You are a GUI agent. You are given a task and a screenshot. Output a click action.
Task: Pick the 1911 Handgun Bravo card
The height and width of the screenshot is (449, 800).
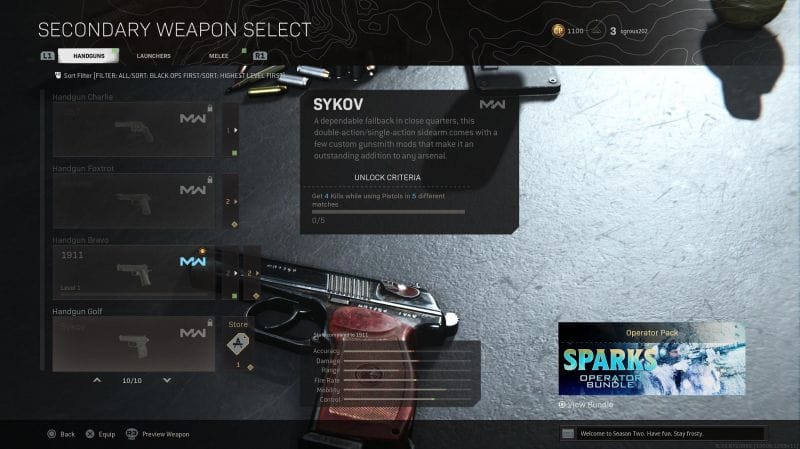[x=133, y=272]
